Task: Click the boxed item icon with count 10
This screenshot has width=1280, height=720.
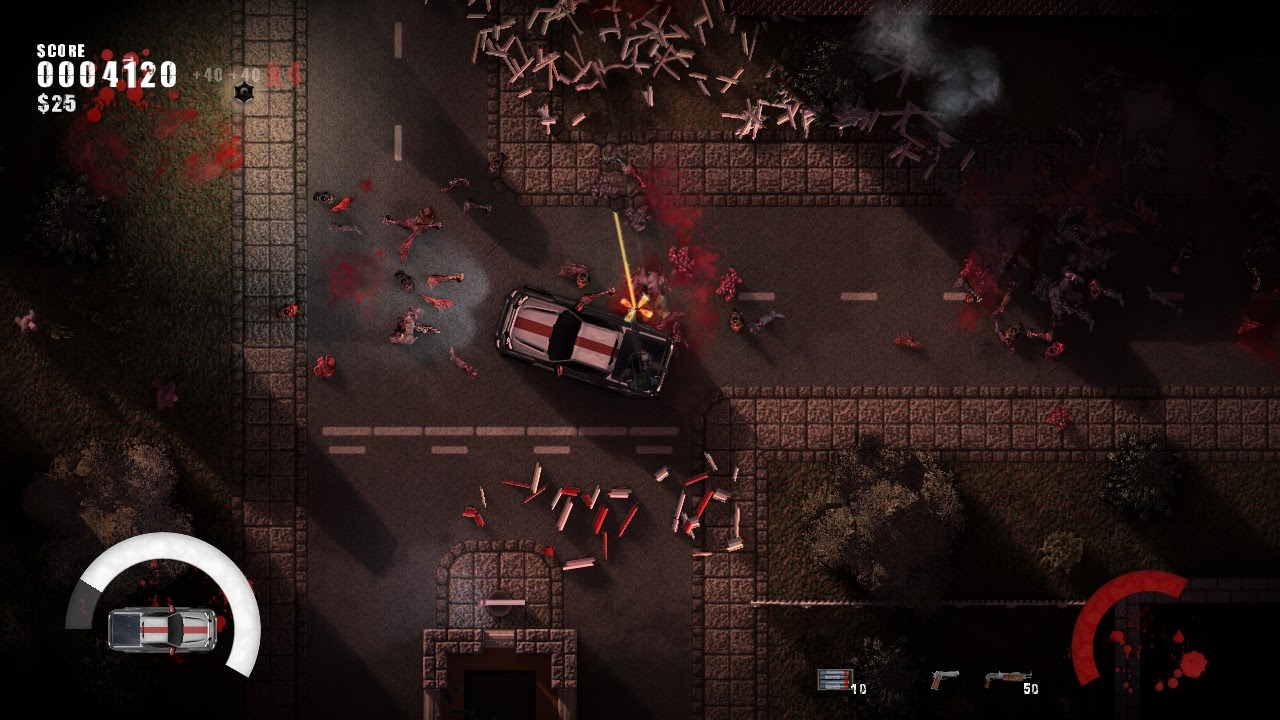Action: [x=834, y=679]
